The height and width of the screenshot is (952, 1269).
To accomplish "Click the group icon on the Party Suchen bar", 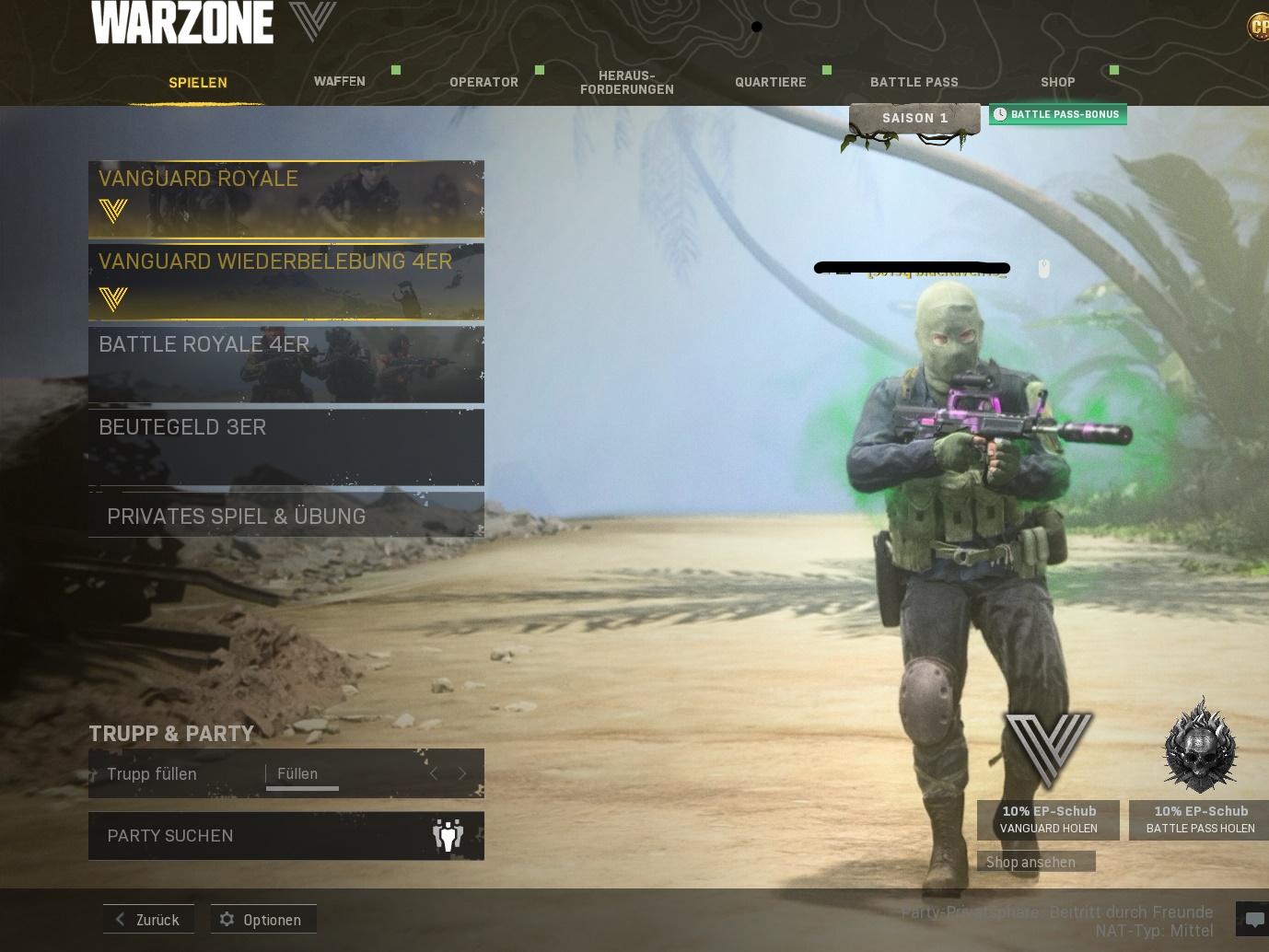I will tap(448, 835).
